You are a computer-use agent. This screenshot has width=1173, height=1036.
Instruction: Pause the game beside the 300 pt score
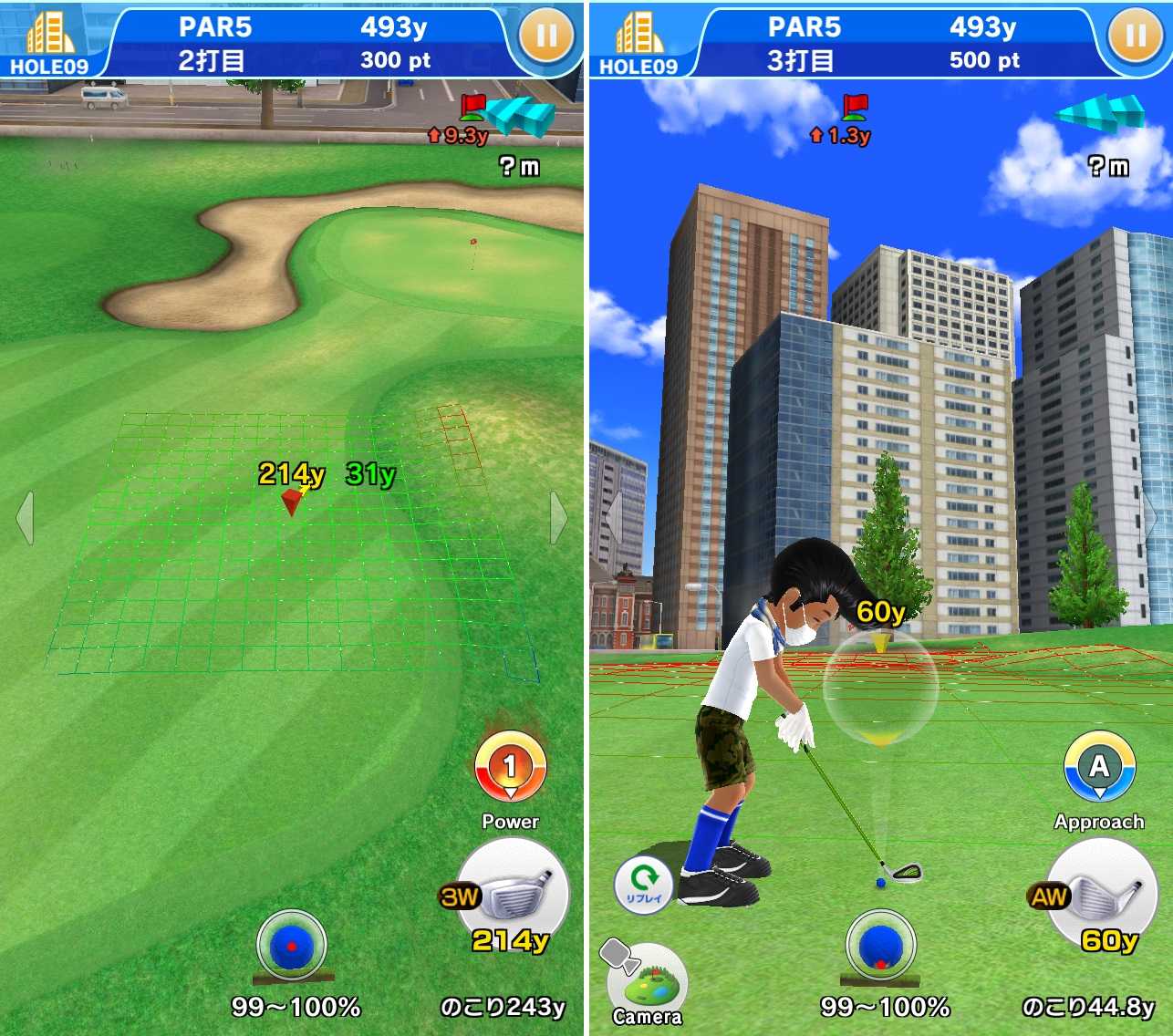click(546, 36)
